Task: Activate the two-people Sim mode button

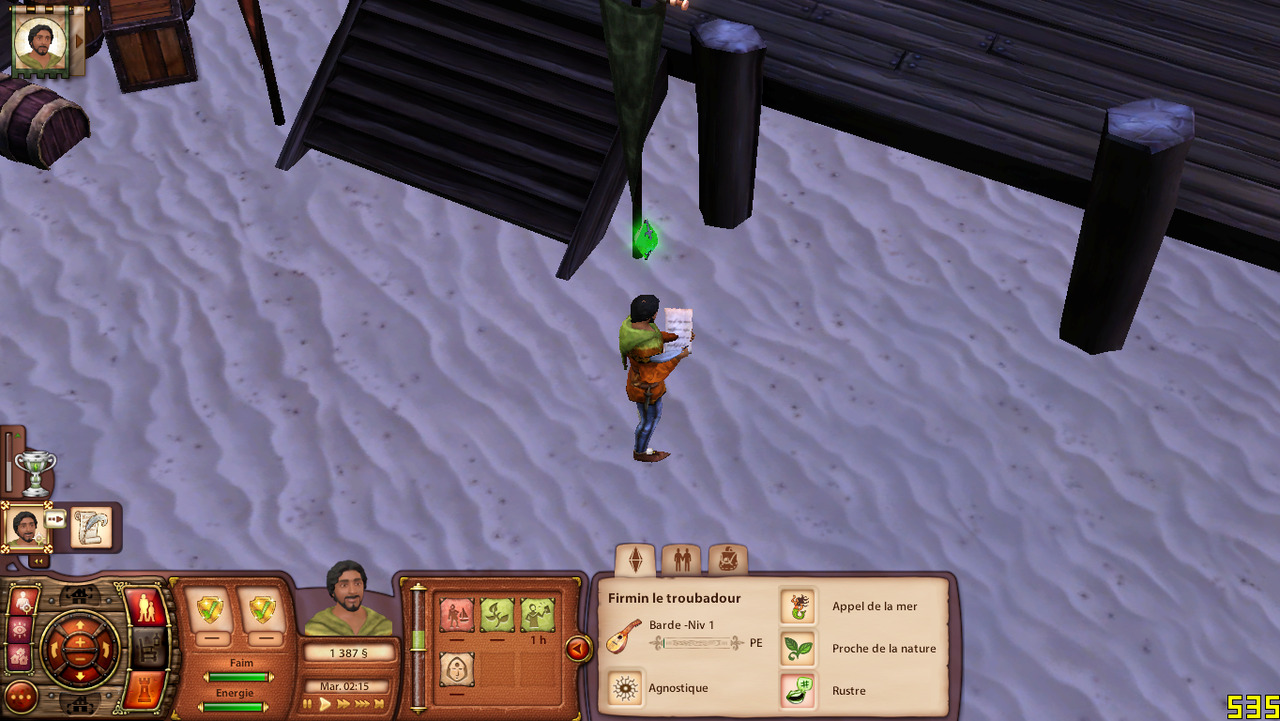Action: pyautogui.click(x=145, y=607)
